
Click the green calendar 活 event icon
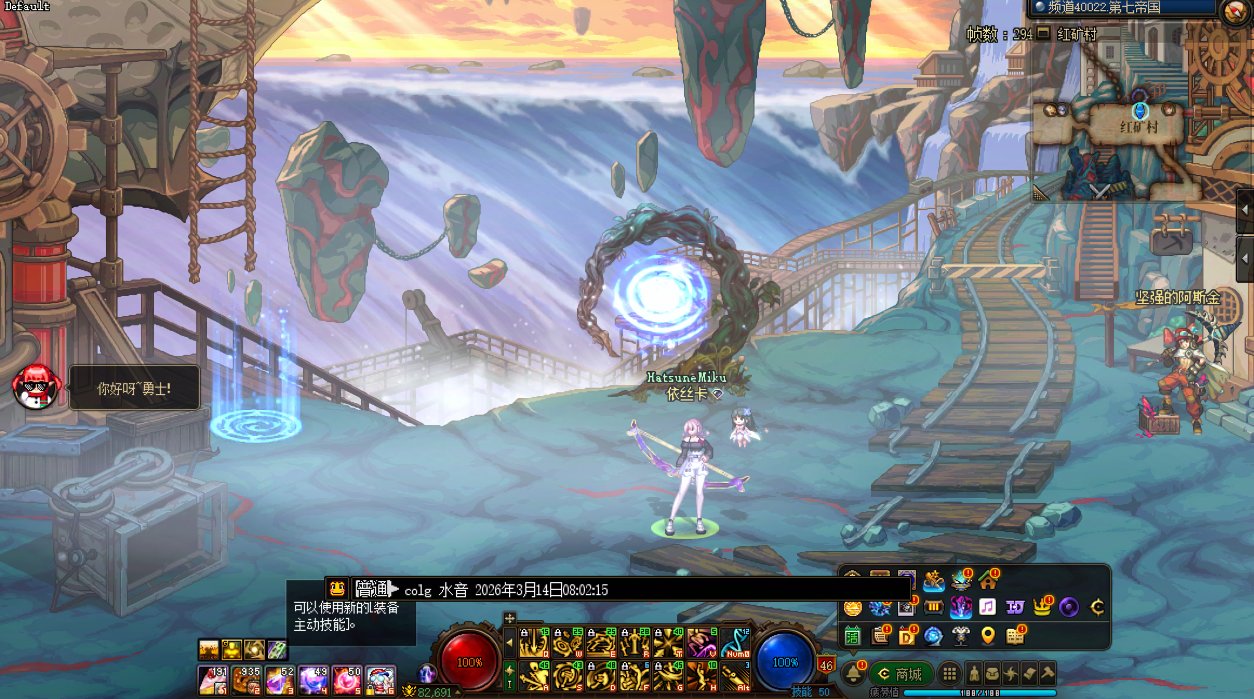tap(852, 635)
